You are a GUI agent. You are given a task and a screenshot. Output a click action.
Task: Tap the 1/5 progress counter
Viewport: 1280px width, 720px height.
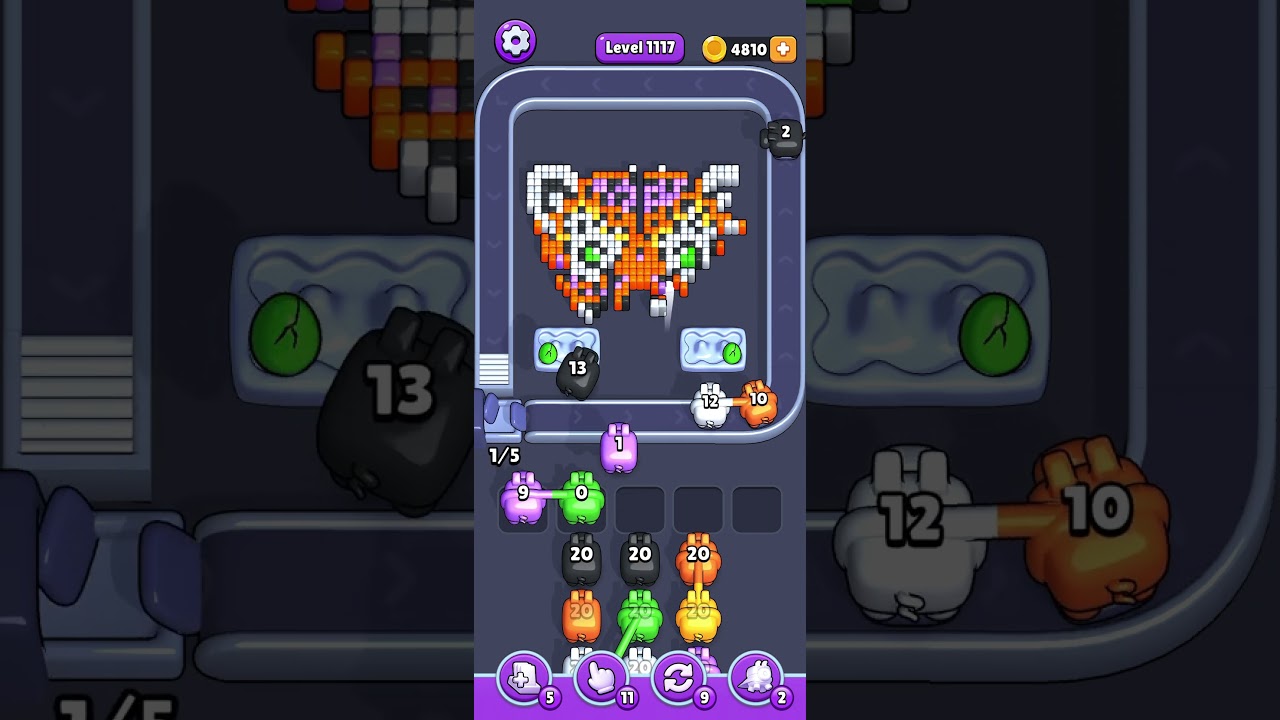[503, 455]
